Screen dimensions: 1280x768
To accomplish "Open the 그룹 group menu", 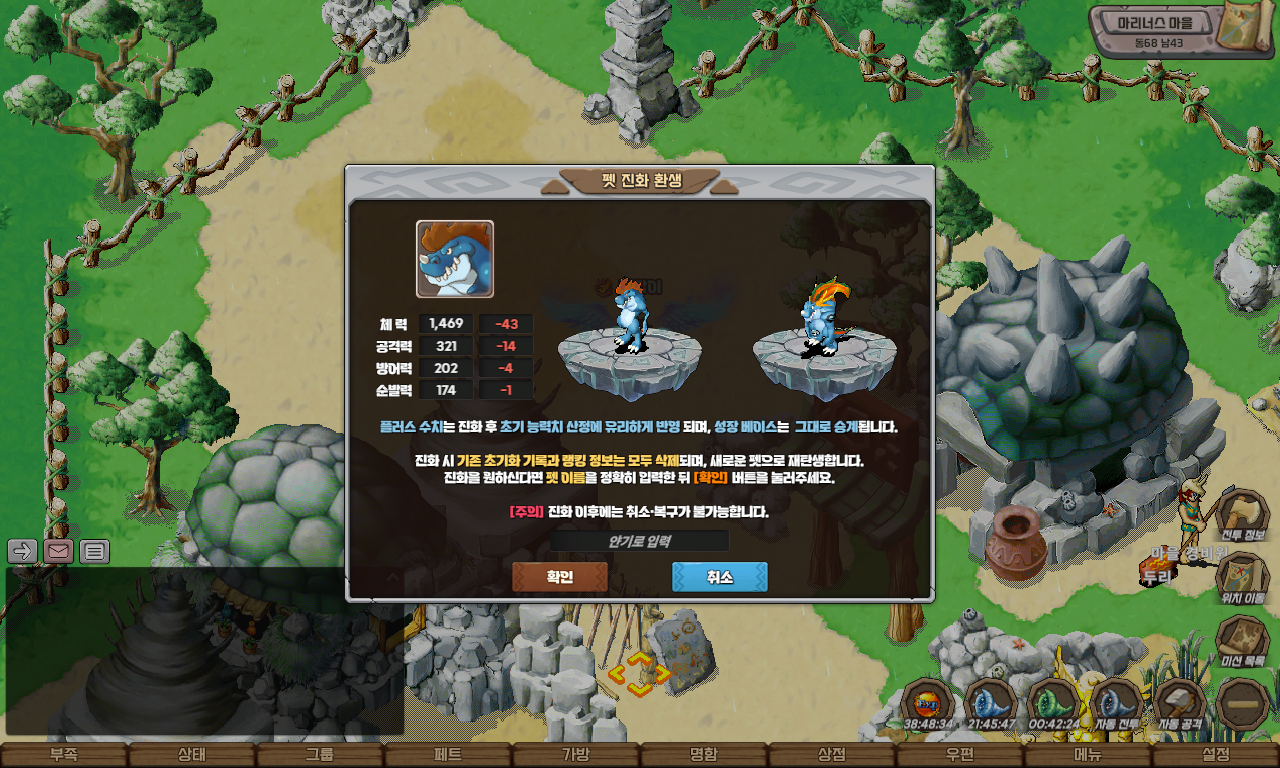I will click(x=320, y=755).
